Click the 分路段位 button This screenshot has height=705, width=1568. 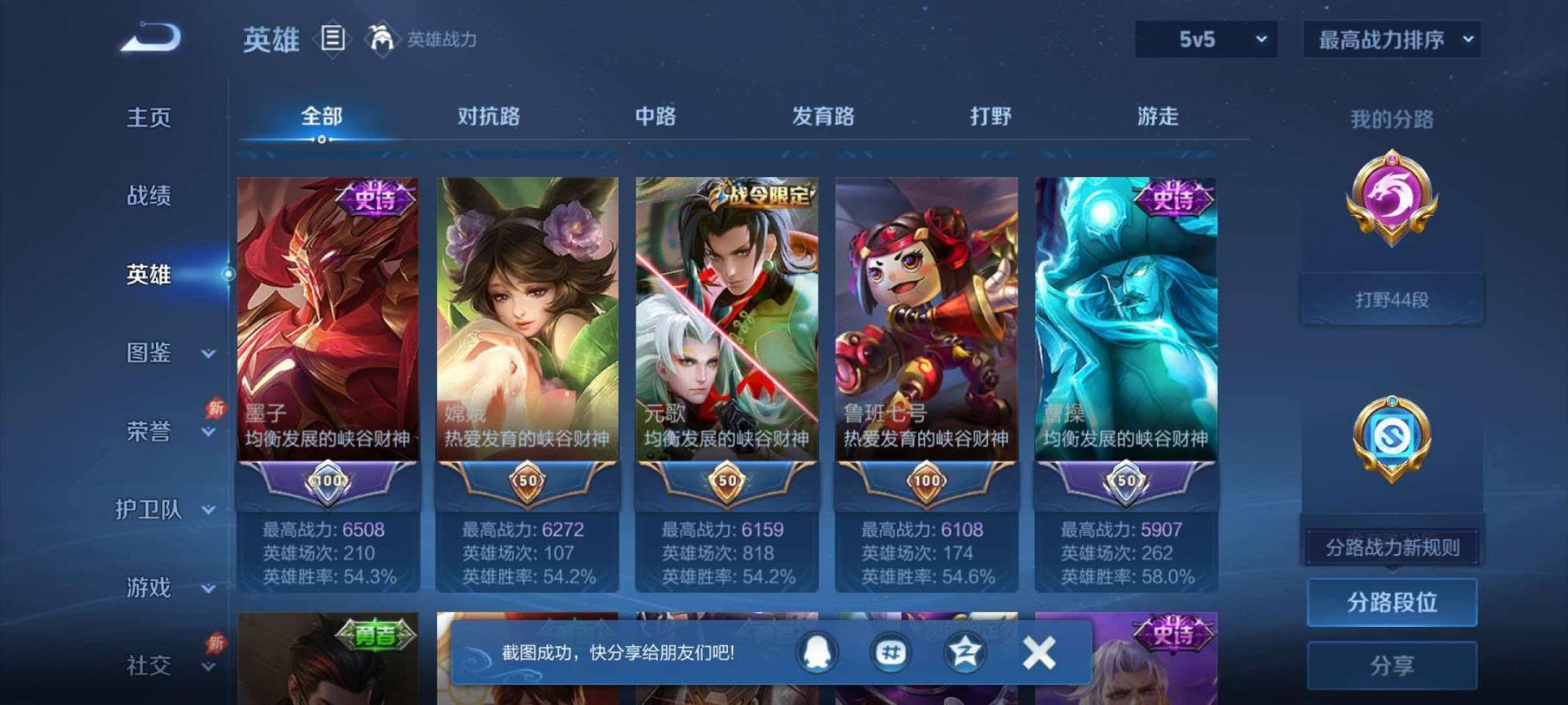(x=1391, y=601)
